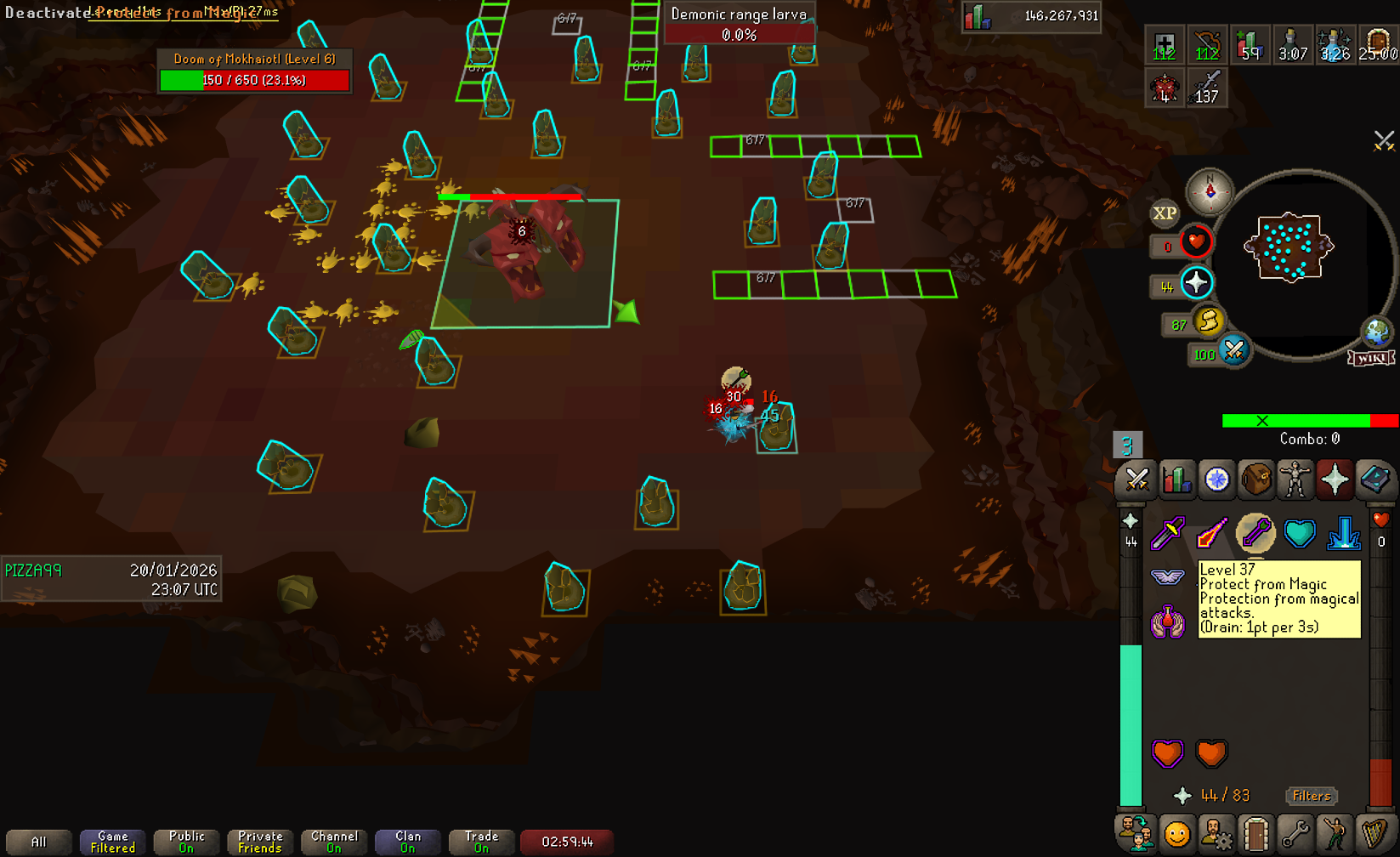Show the Skills bar-chart tab
Image resolution: width=1400 pixels, height=857 pixels.
pyautogui.click(x=1176, y=480)
